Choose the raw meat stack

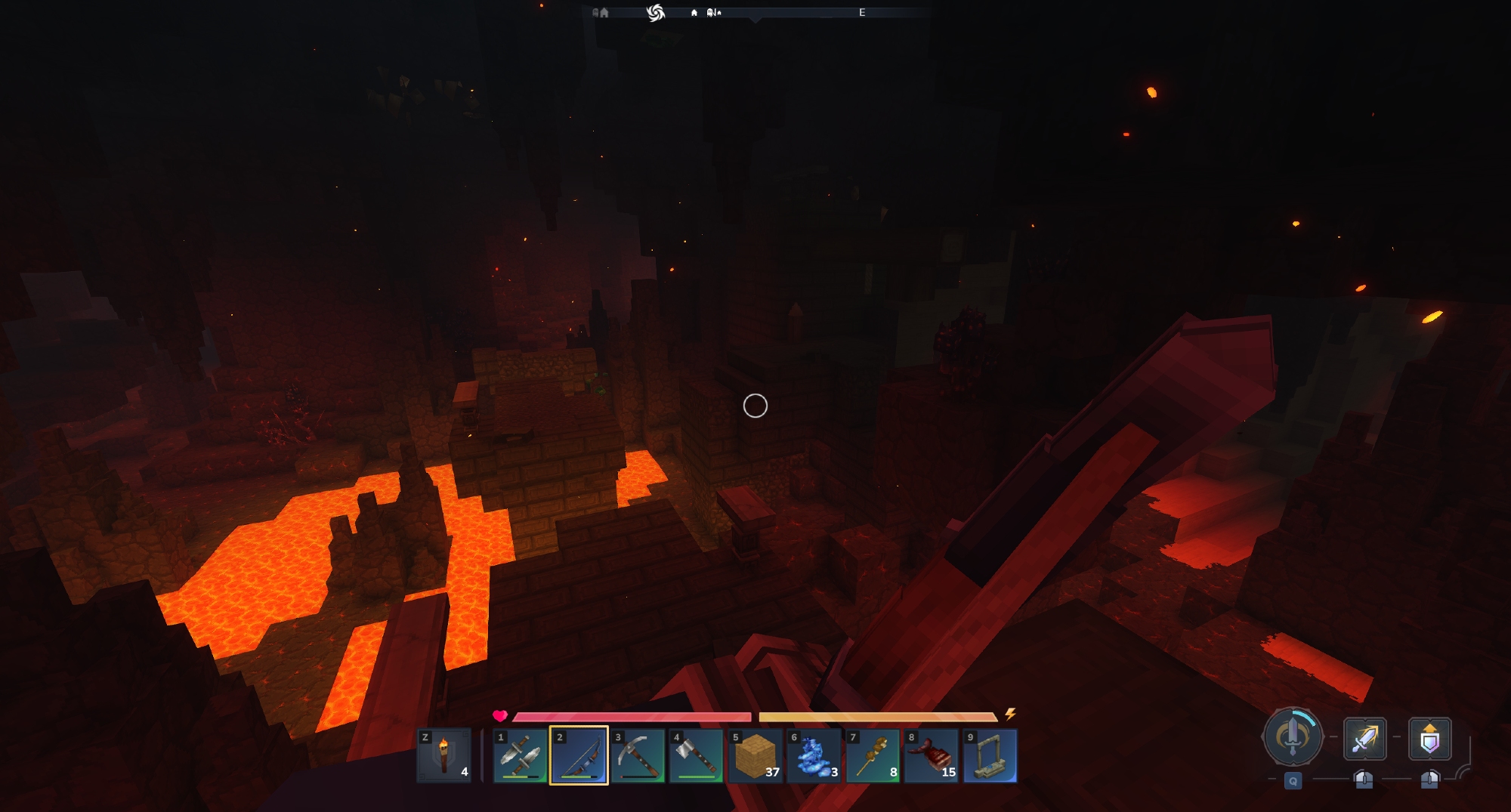(931, 755)
